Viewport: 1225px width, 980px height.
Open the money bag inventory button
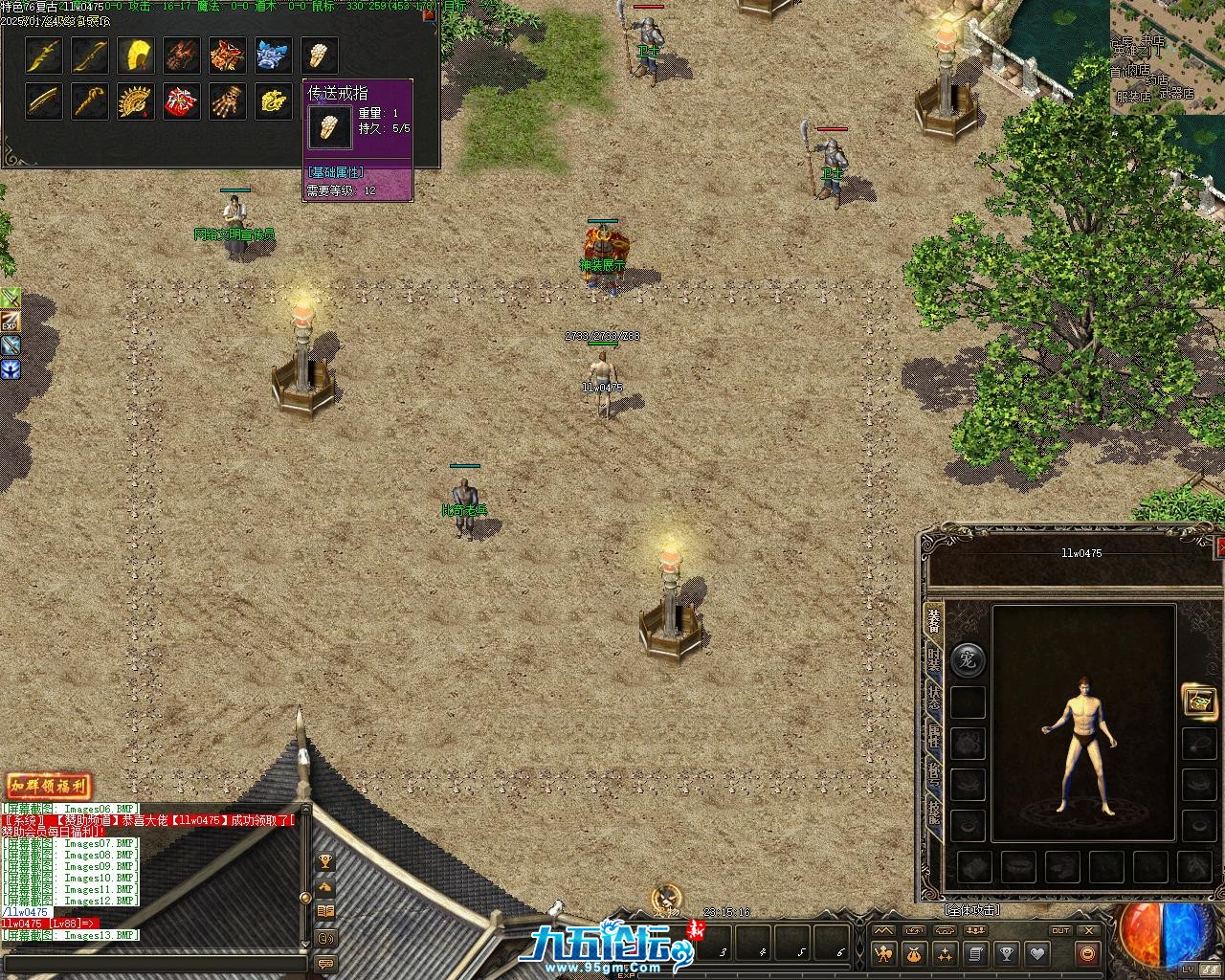tap(914, 953)
